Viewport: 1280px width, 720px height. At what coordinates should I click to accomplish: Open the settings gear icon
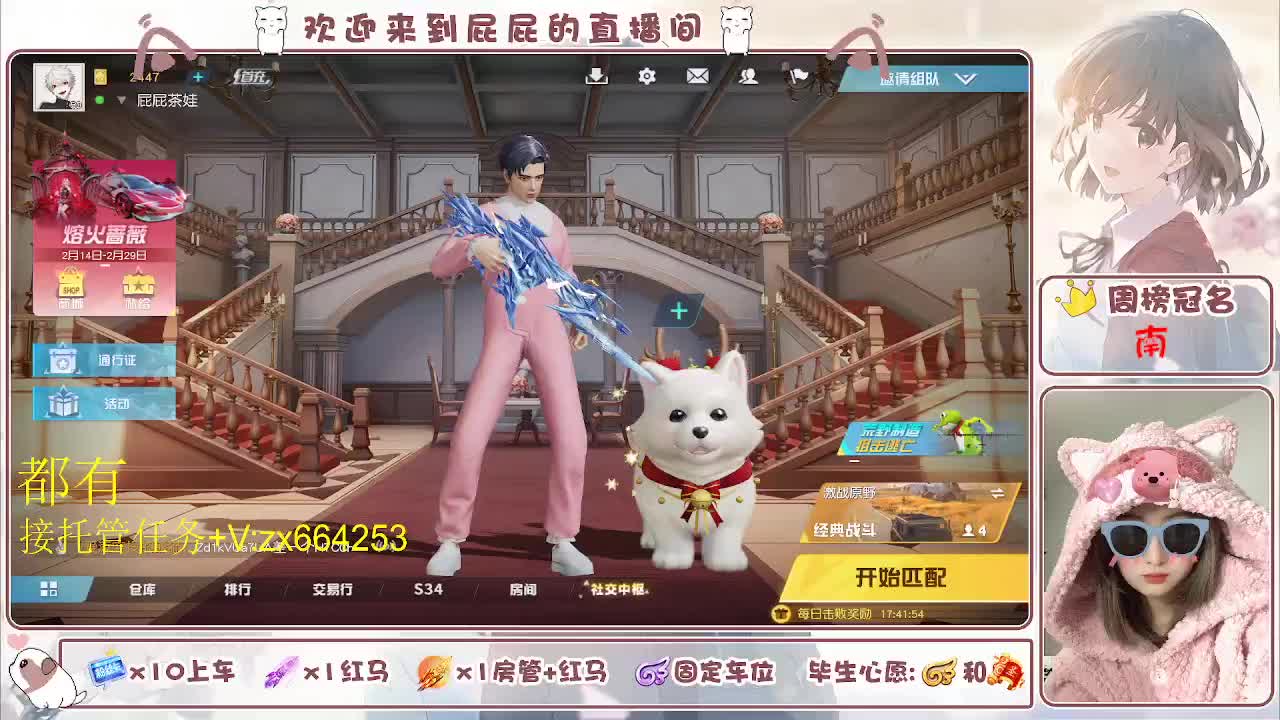tap(647, 76)
